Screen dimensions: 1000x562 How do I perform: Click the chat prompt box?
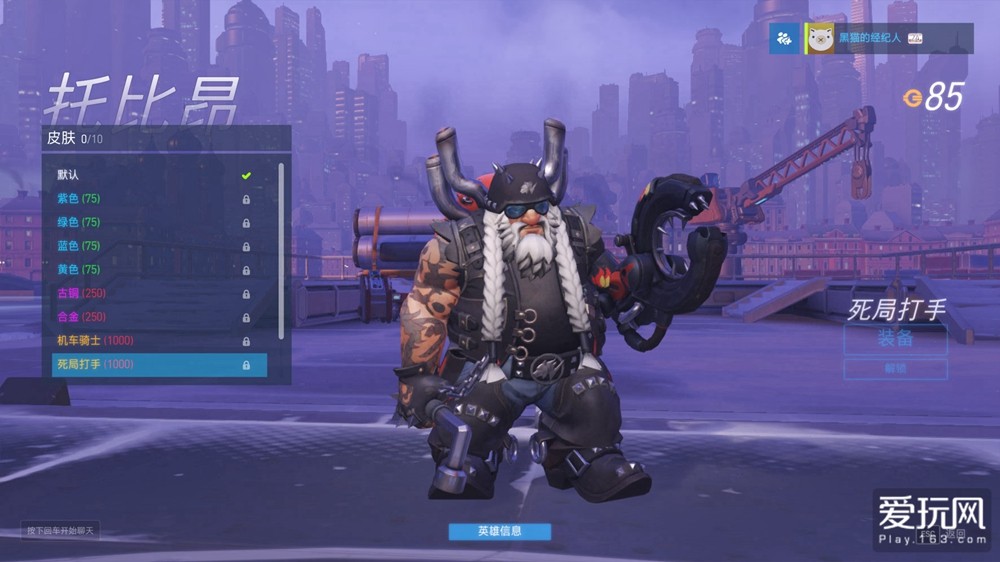click(x=62, y=531)
